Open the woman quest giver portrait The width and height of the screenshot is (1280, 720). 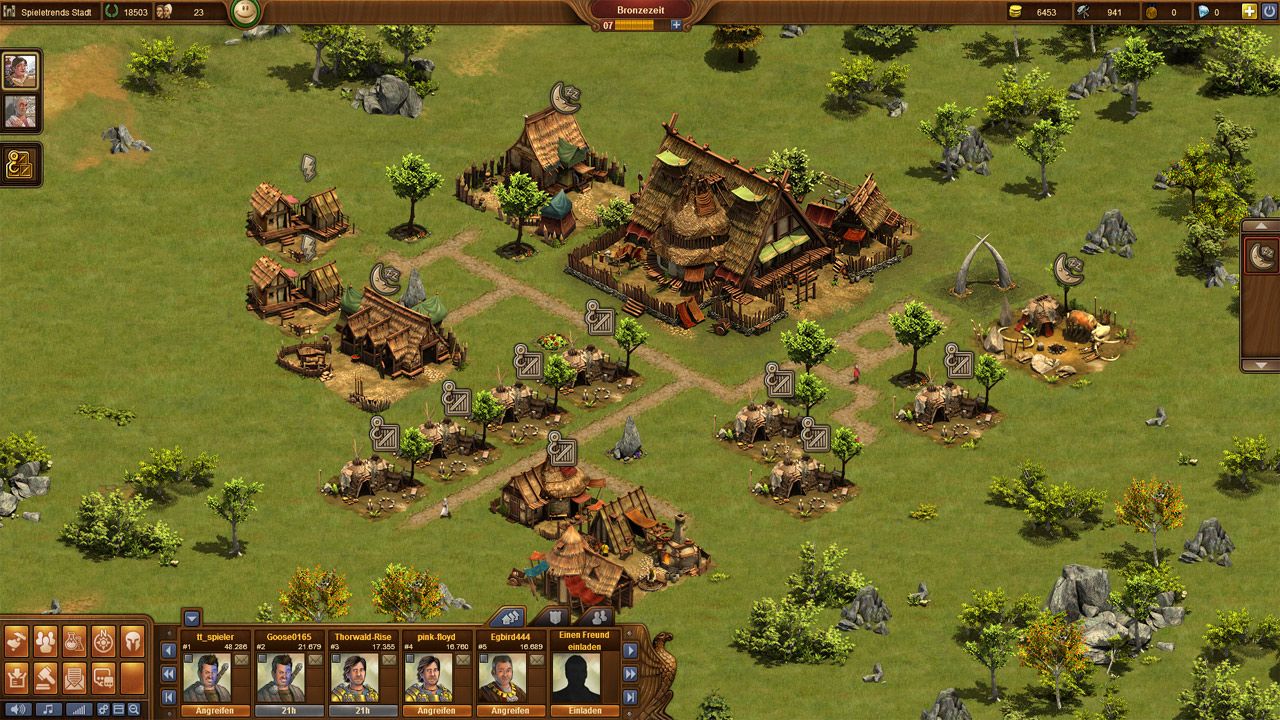20,70
